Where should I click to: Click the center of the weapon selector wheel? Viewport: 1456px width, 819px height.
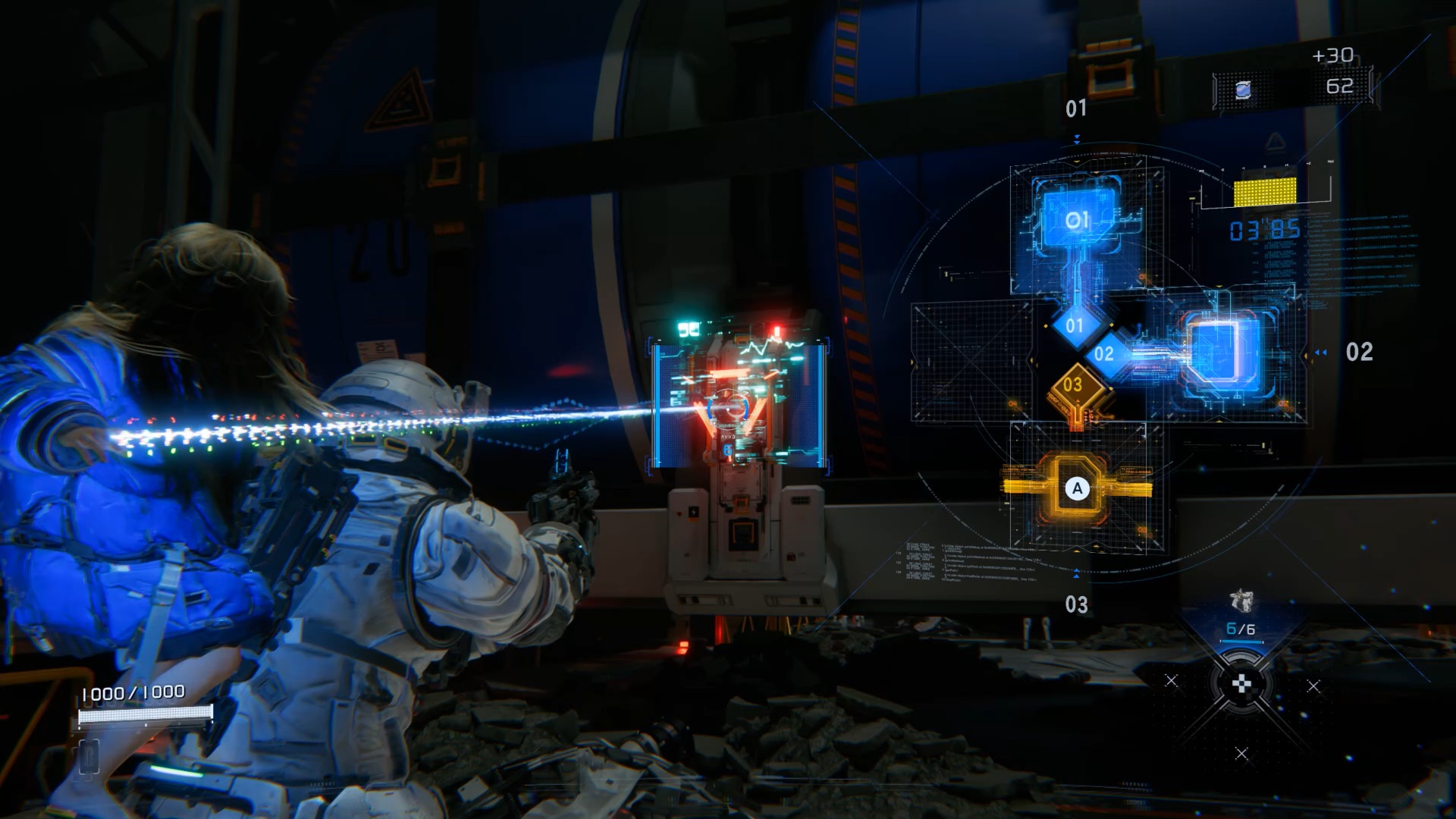pos(1241,686)
